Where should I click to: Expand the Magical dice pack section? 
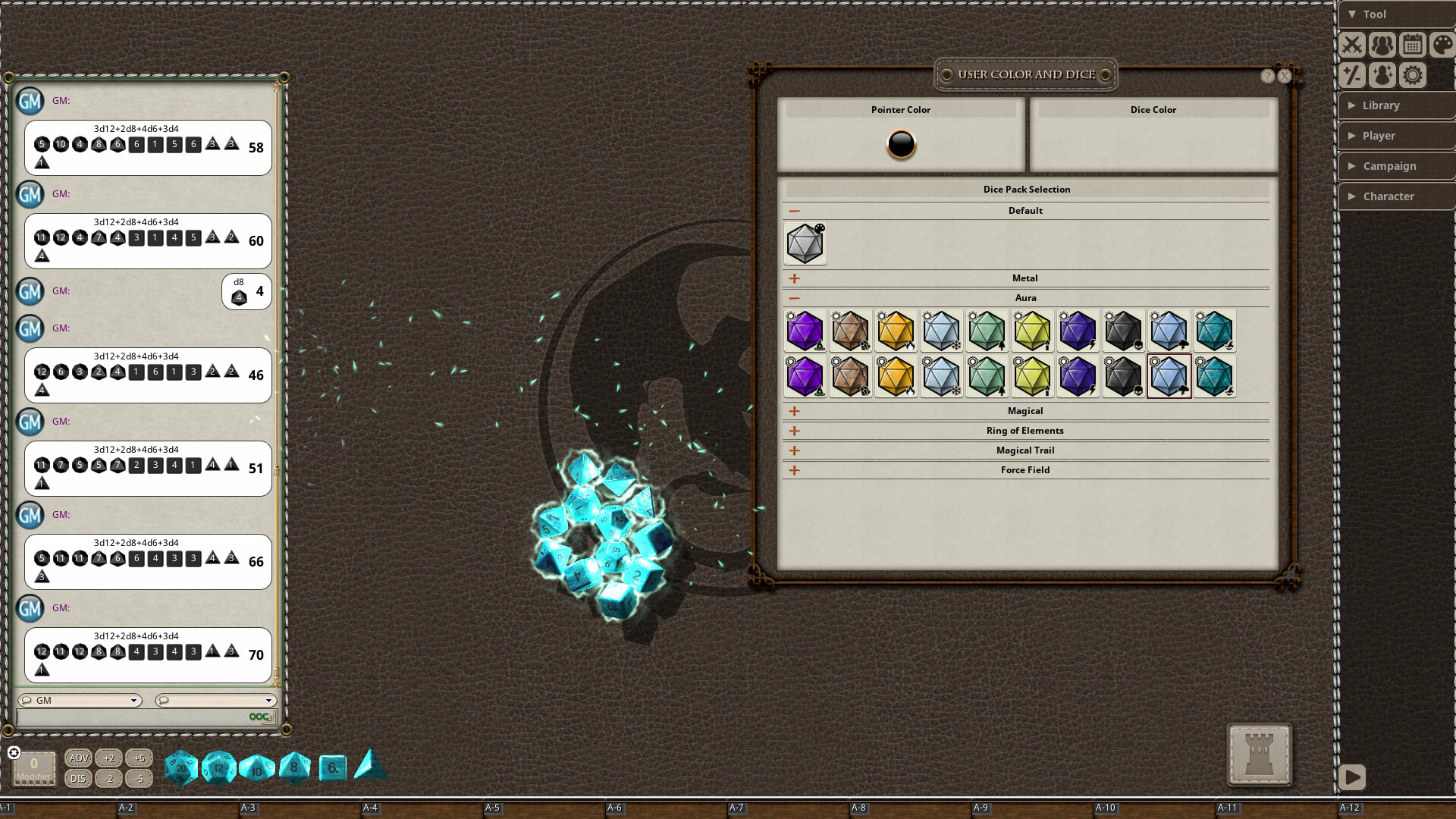tap(795, 411)
